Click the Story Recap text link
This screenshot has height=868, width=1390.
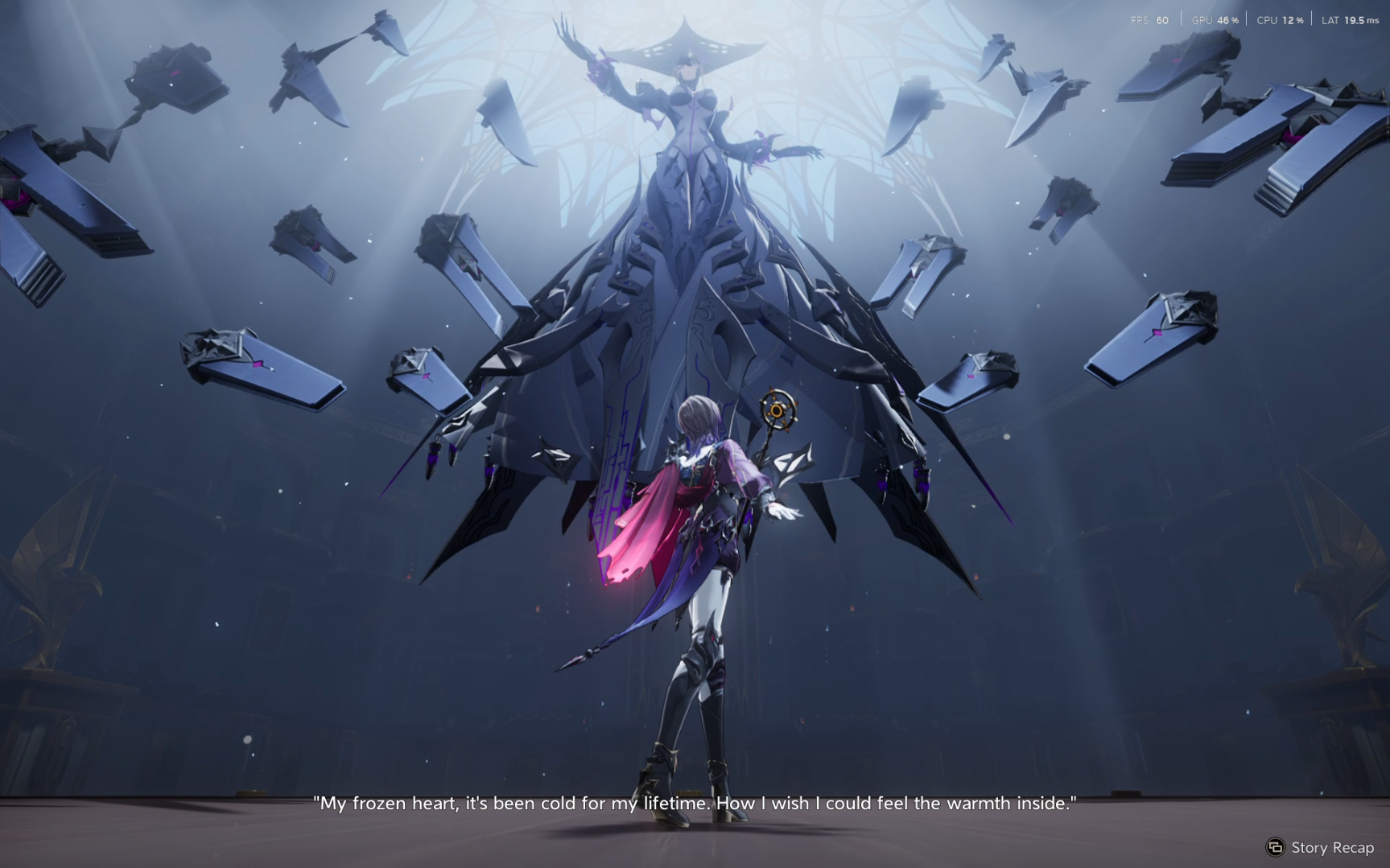click(1331, 847)
